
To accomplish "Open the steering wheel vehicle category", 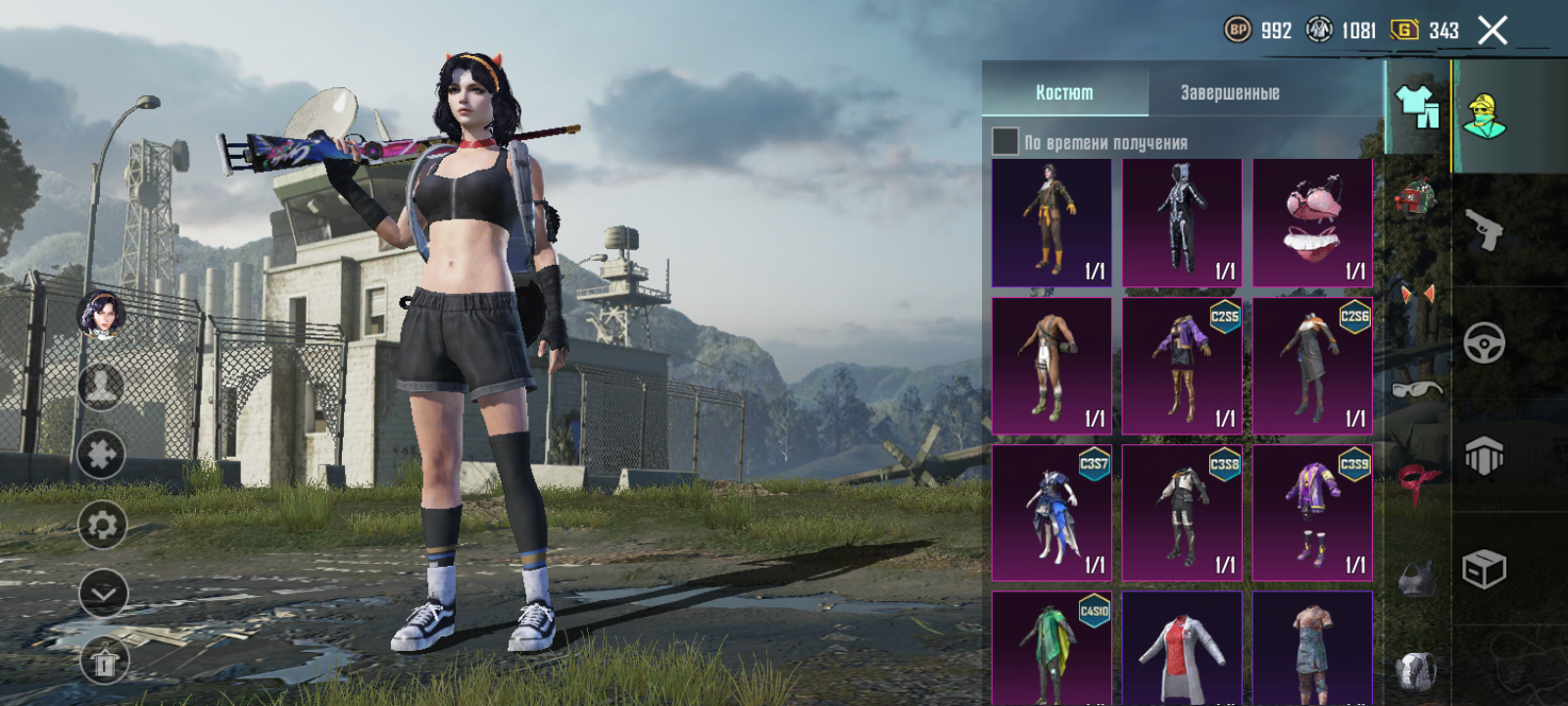I will pos(1484,343).
